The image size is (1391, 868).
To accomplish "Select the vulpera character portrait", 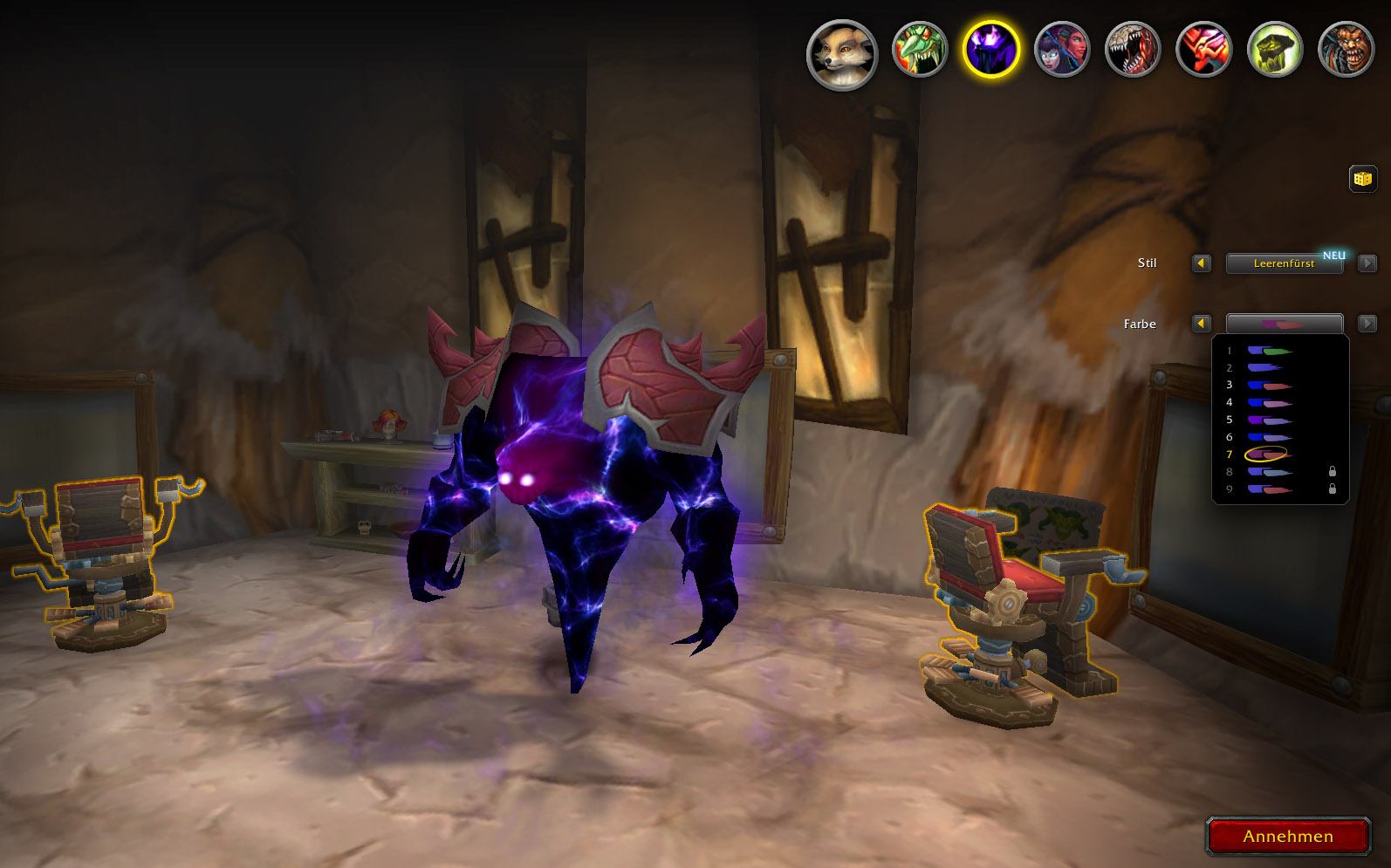I will tap(842, 55).
